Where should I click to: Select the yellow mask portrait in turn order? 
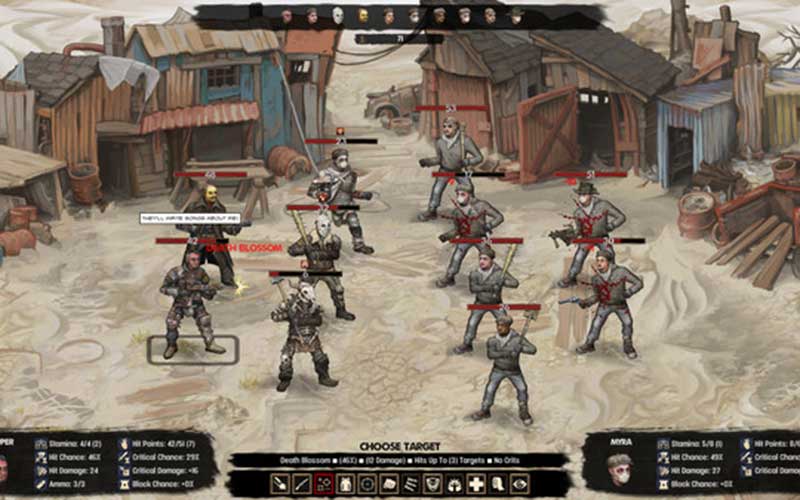click(x=363, y=15)
